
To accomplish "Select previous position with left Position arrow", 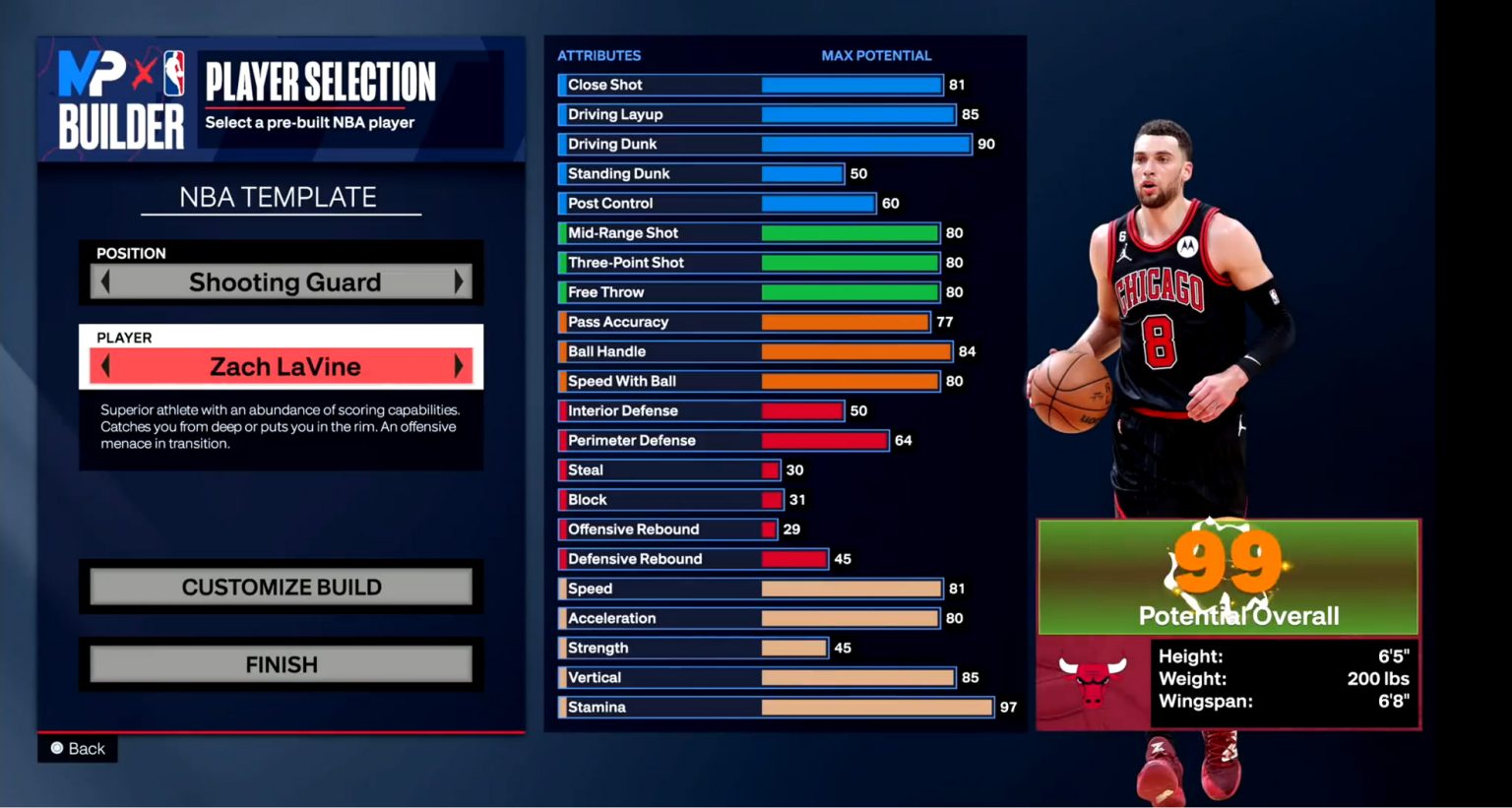I will coord(105,281).
